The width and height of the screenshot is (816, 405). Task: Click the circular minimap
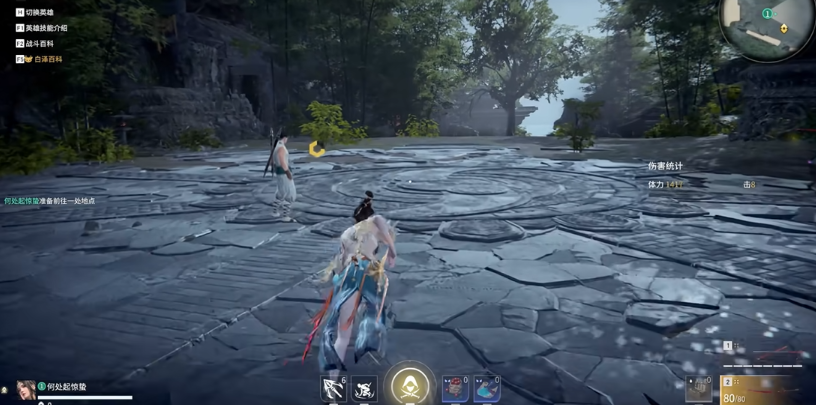click(769, 27)
